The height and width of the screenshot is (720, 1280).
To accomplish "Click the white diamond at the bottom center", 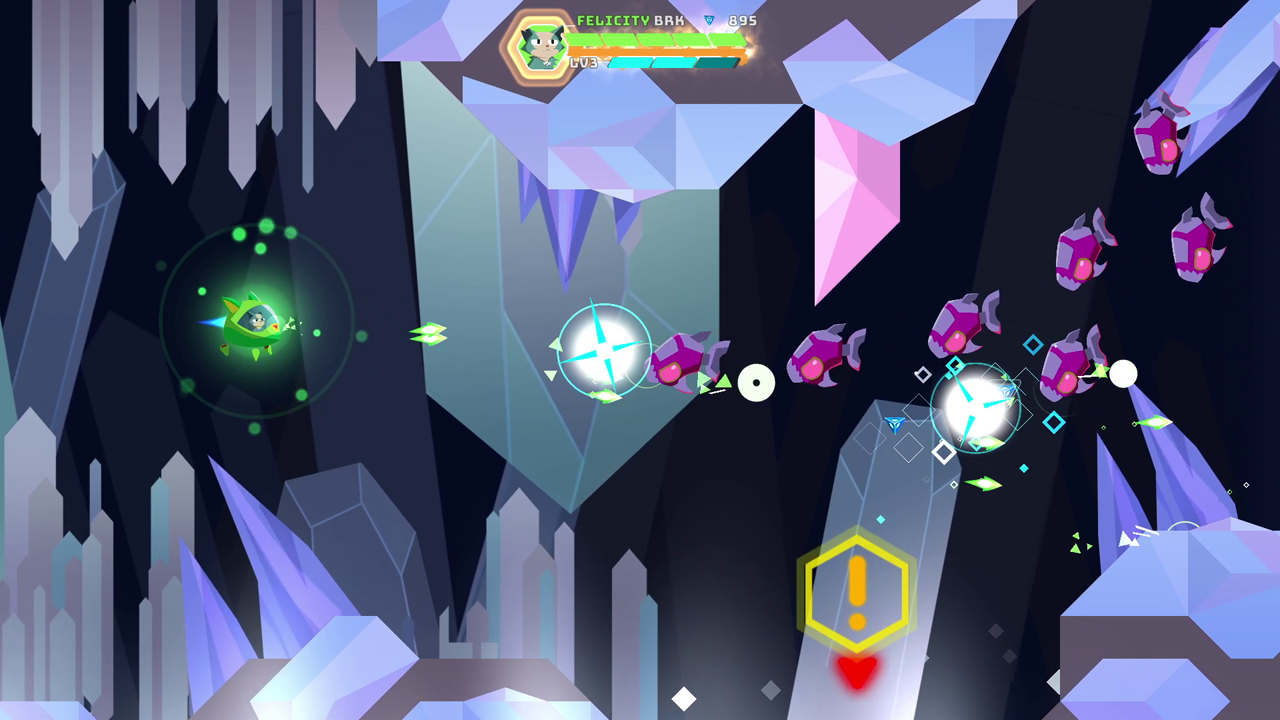I will 685,700.
